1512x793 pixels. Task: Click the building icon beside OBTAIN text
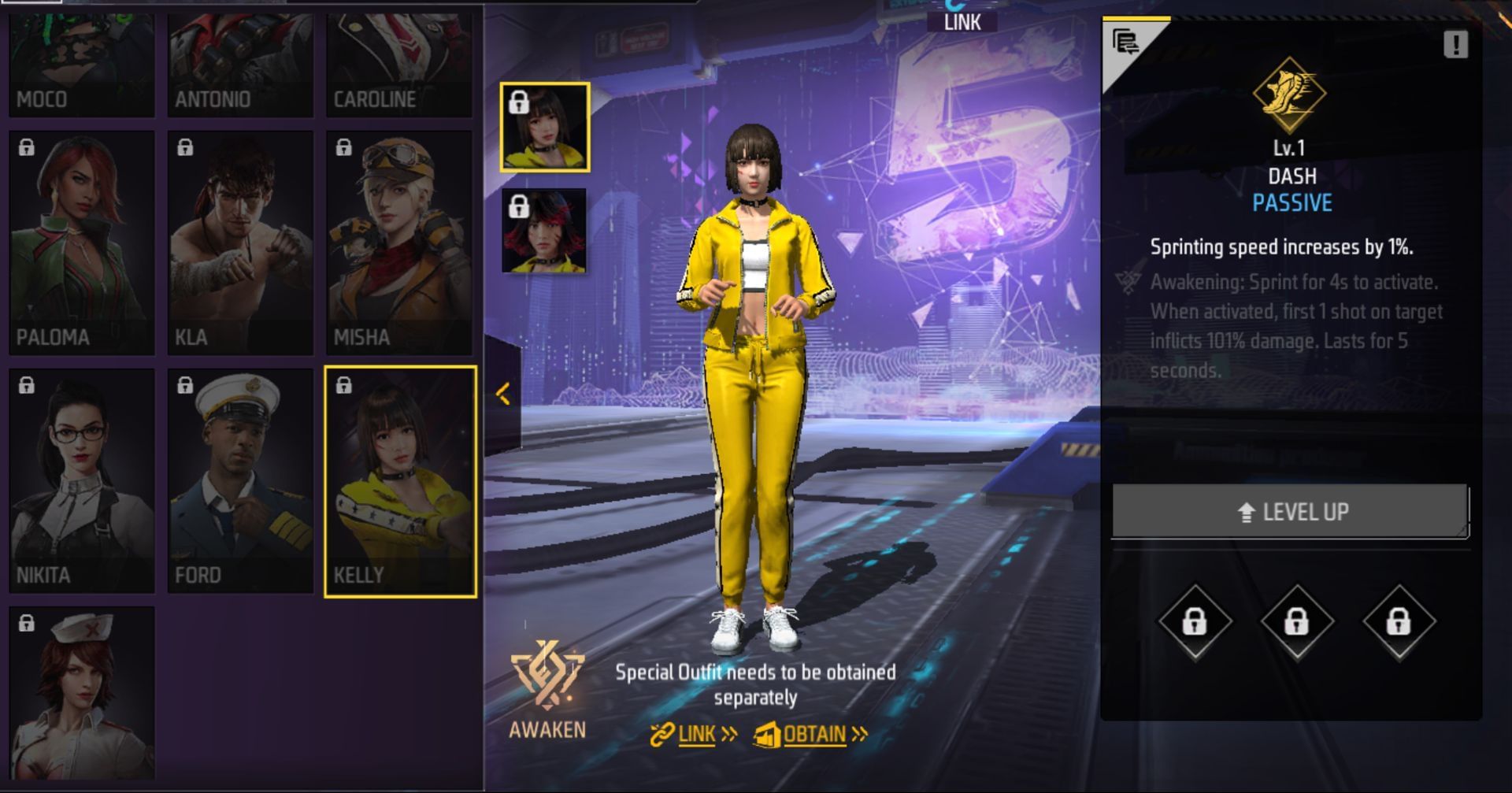click(x=769, y=735)
